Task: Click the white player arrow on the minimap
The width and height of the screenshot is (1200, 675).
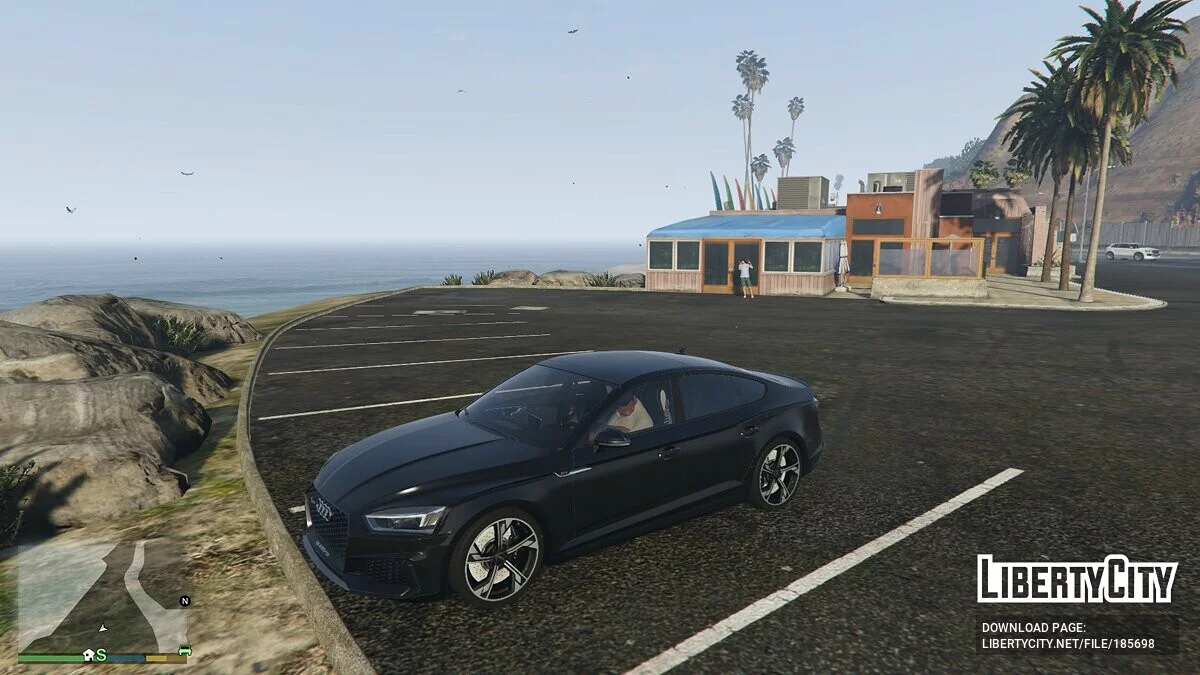Action: (101, 628)
